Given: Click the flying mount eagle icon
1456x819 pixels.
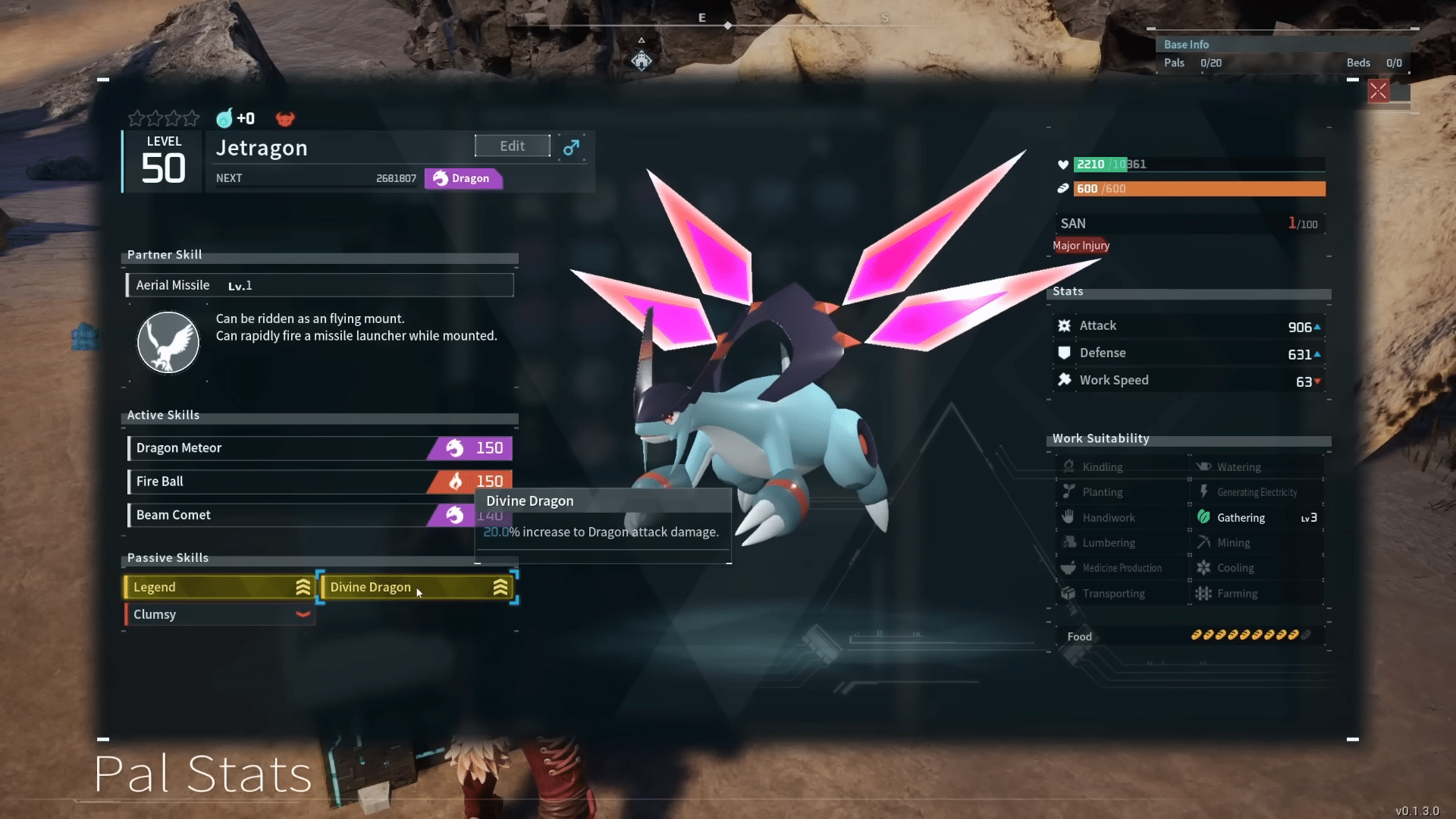Looking at the screenshot, I should pos(168,343).
